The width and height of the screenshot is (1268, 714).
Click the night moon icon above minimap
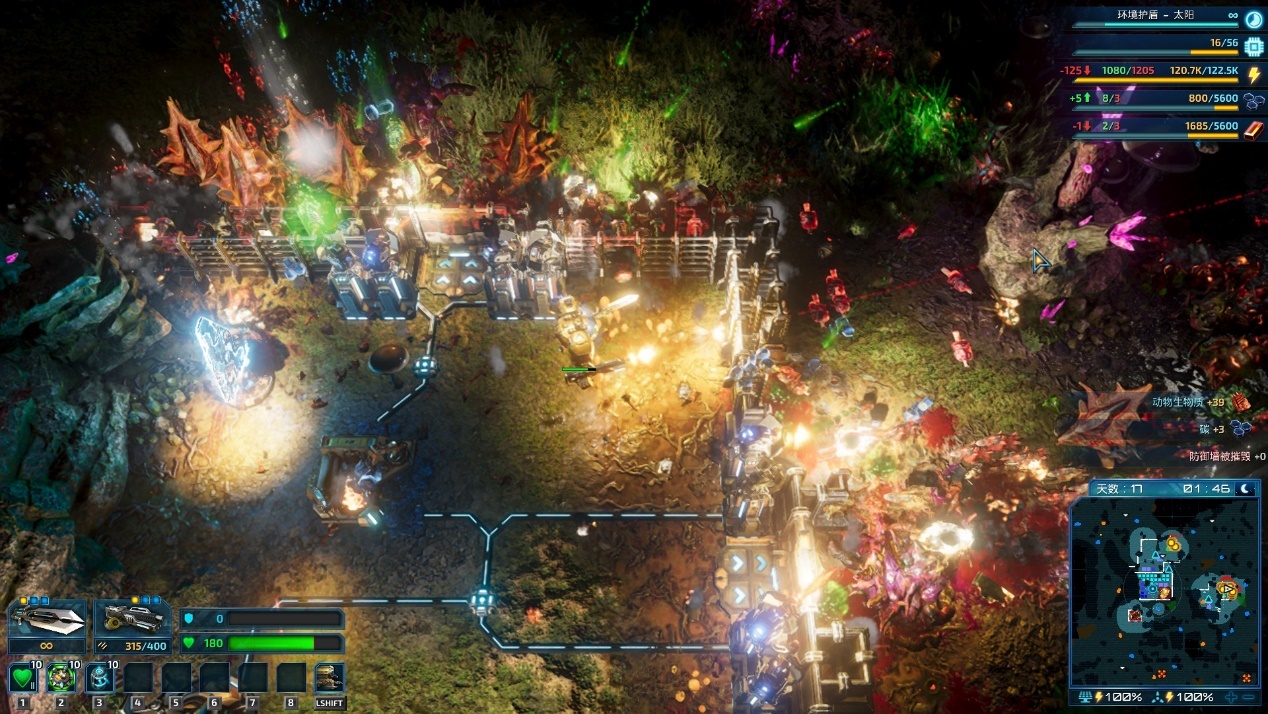[1247, 489]
